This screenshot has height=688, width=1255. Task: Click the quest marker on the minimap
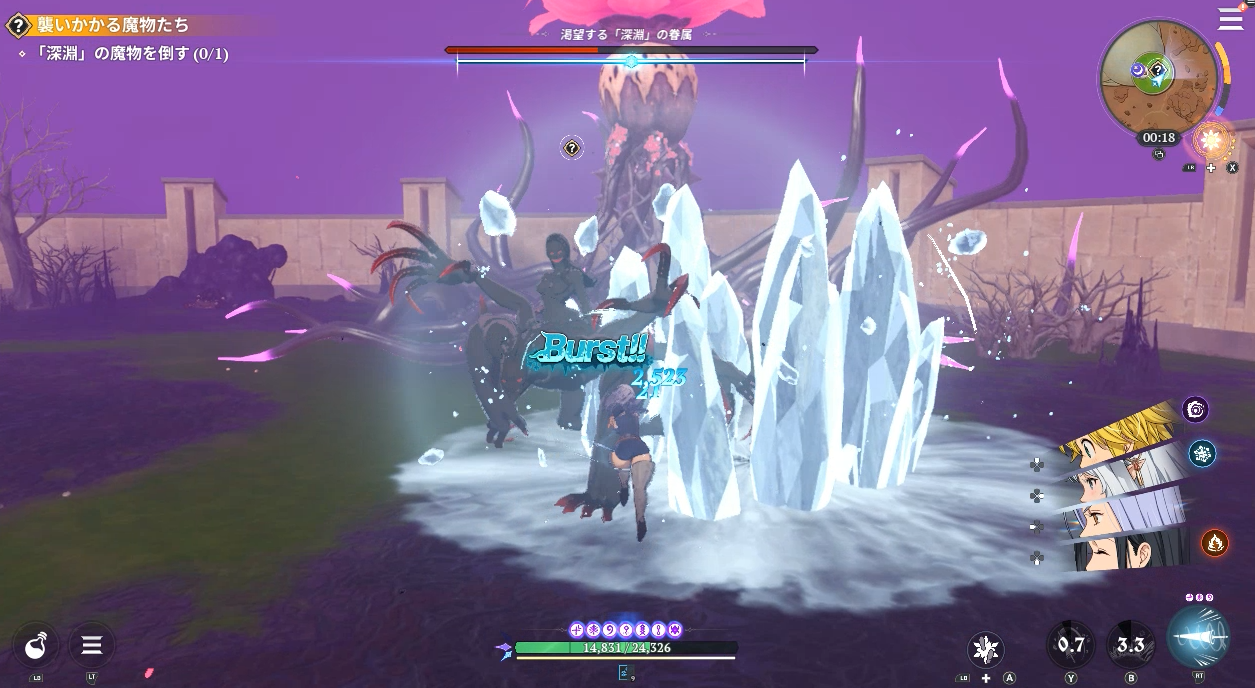click(1157, 70)
